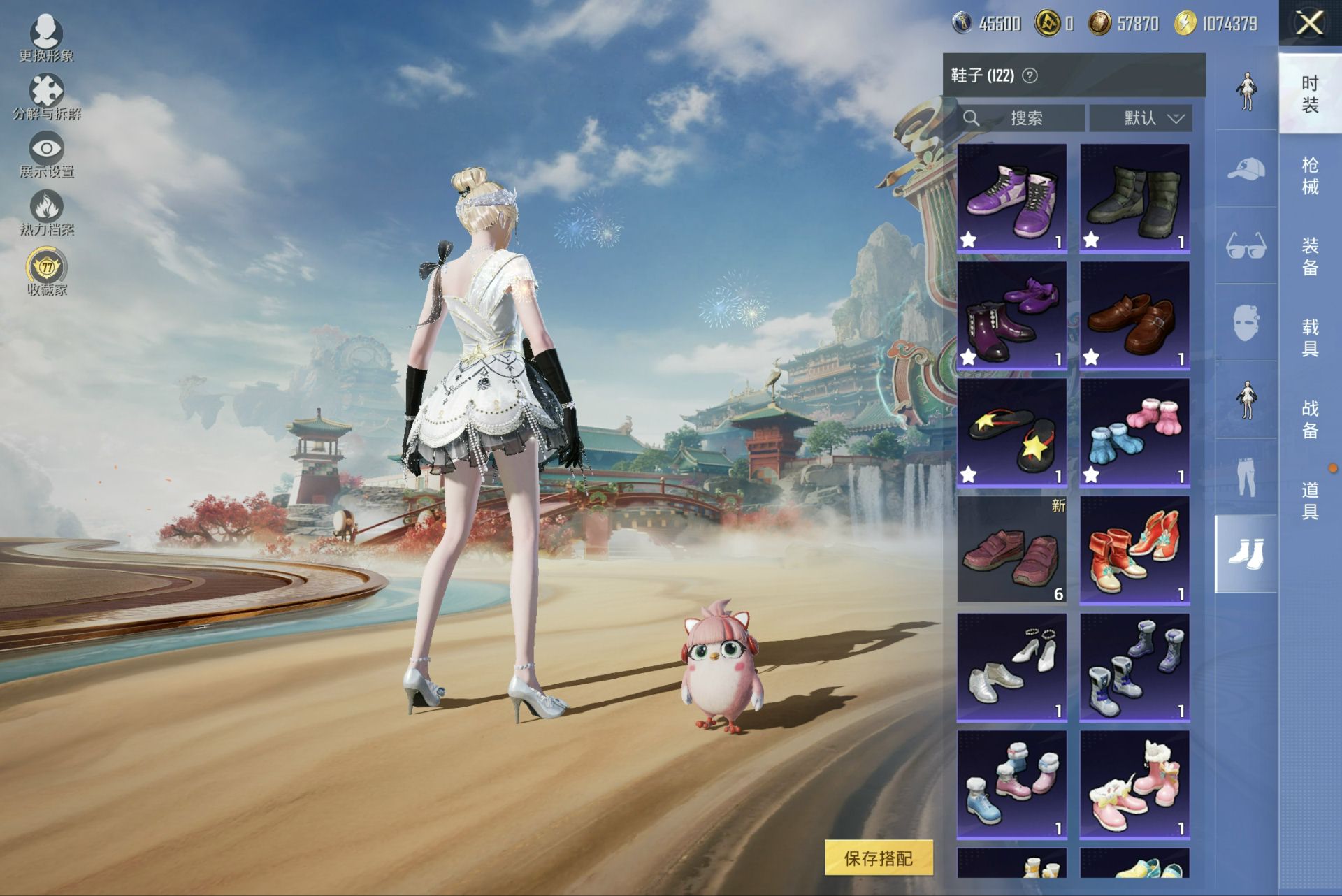Open the 收藏家 collector badge
This screenshot has height=896, width=1342.
[47, 272]
